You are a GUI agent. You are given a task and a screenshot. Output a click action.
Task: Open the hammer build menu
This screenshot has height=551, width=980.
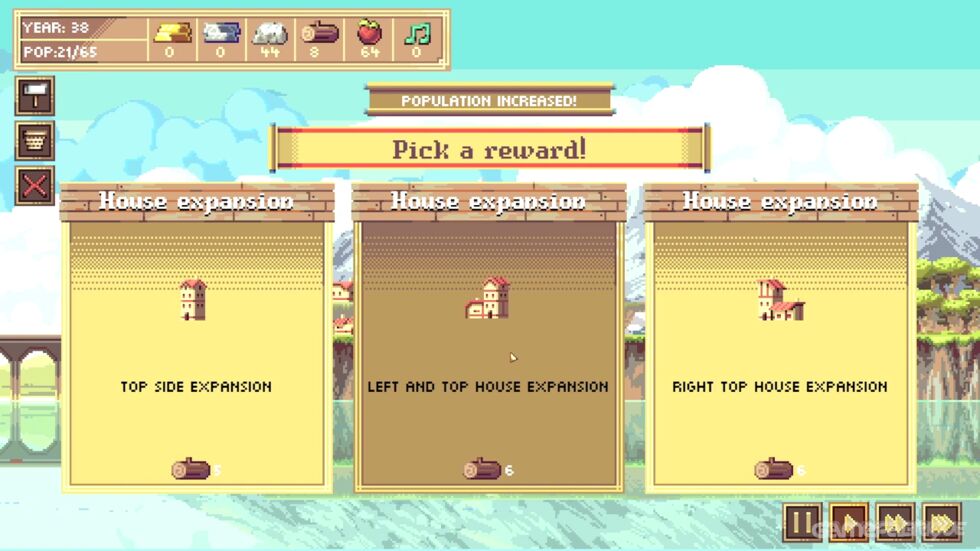click(x=35, y=97)
